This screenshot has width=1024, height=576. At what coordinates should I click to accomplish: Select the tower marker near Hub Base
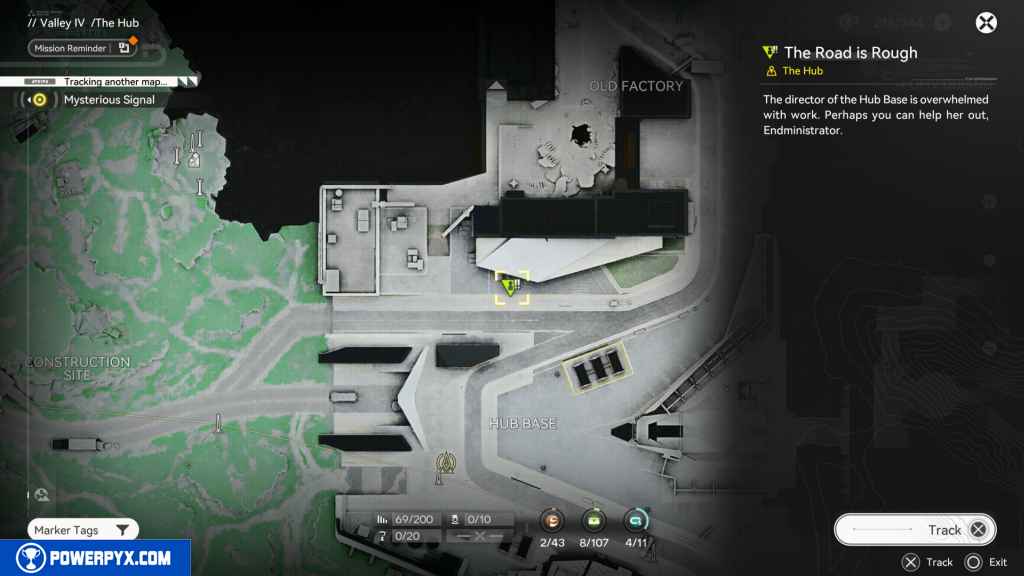[445, 465]
